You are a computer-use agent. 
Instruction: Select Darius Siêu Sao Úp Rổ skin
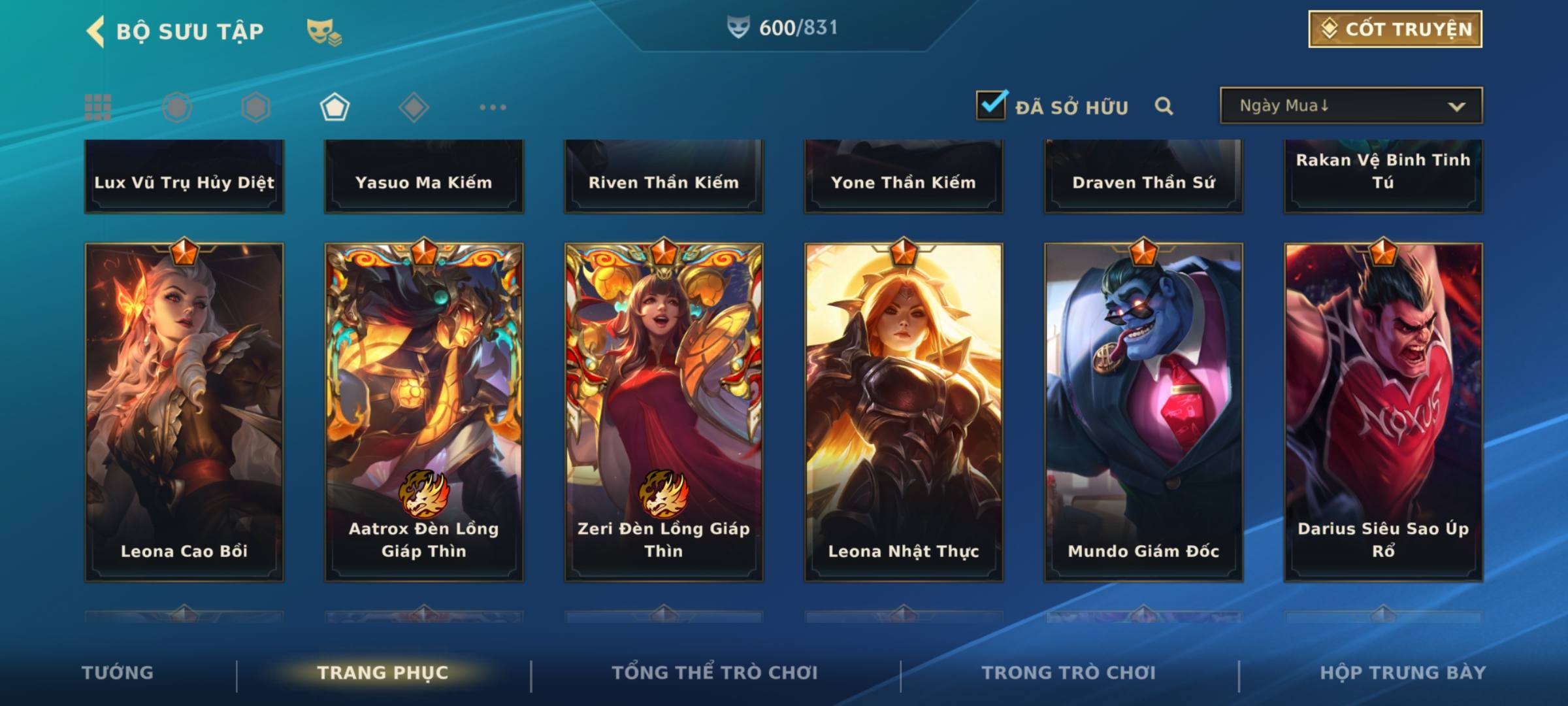(x=1383, y=412)
